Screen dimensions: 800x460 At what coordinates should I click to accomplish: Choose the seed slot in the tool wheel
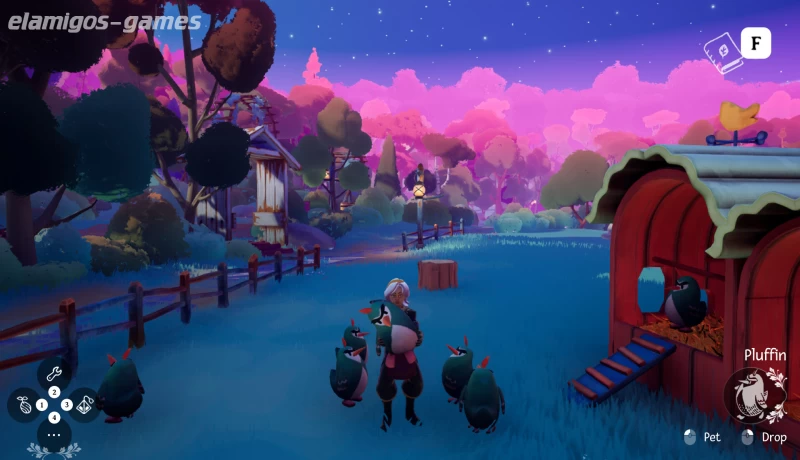pos(25,405)
